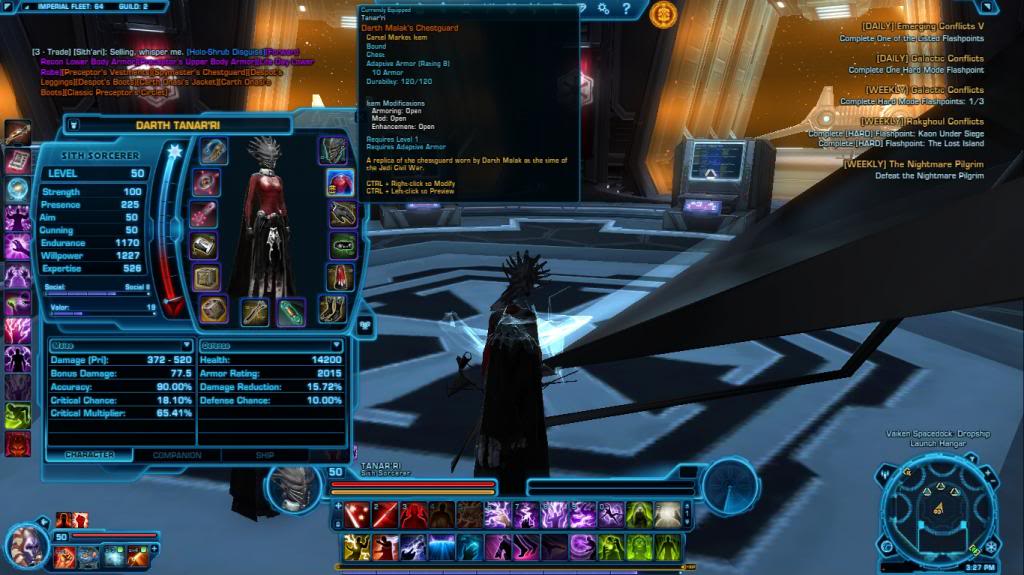This screenshot has height=575, width=1024.
Task: Click the orange emblem icon on top bar
Action: coord(662,14)
